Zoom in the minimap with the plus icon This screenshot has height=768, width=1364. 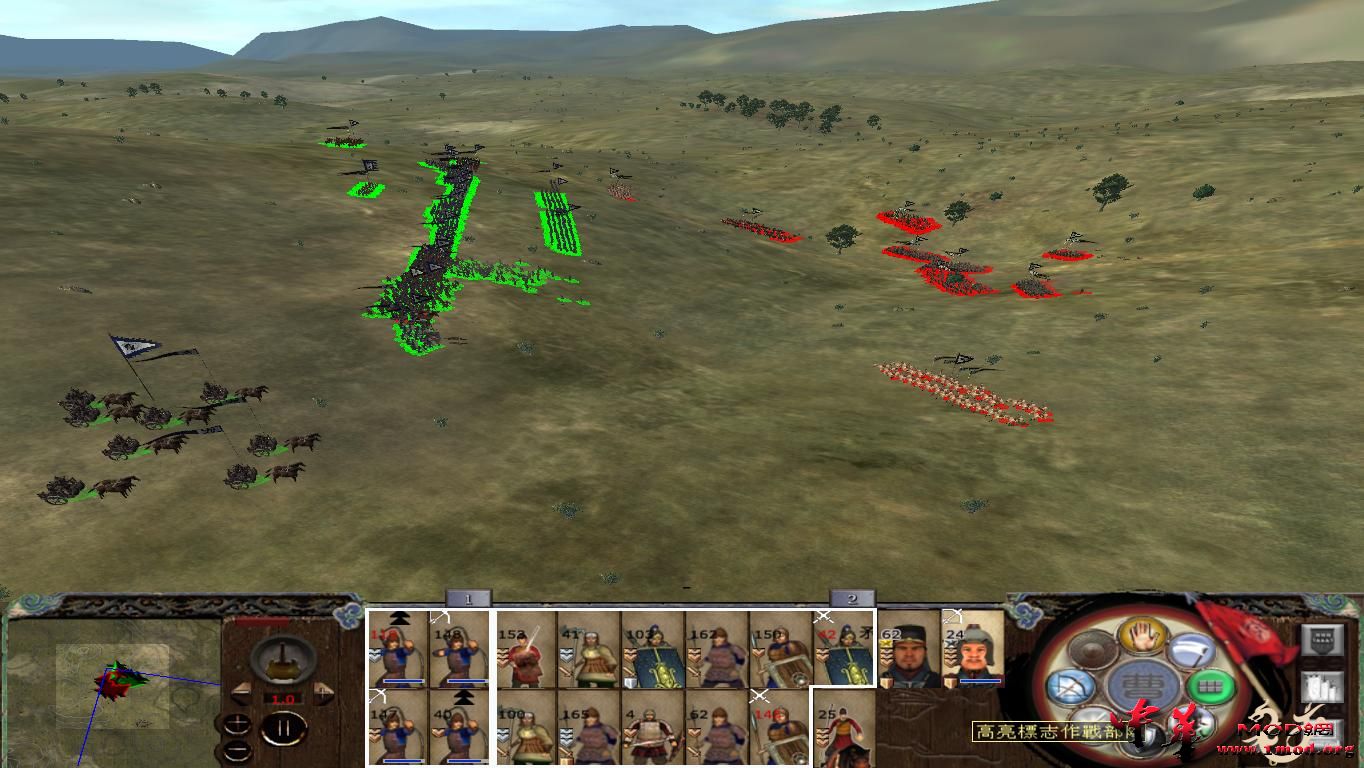(x=238, y=722)
